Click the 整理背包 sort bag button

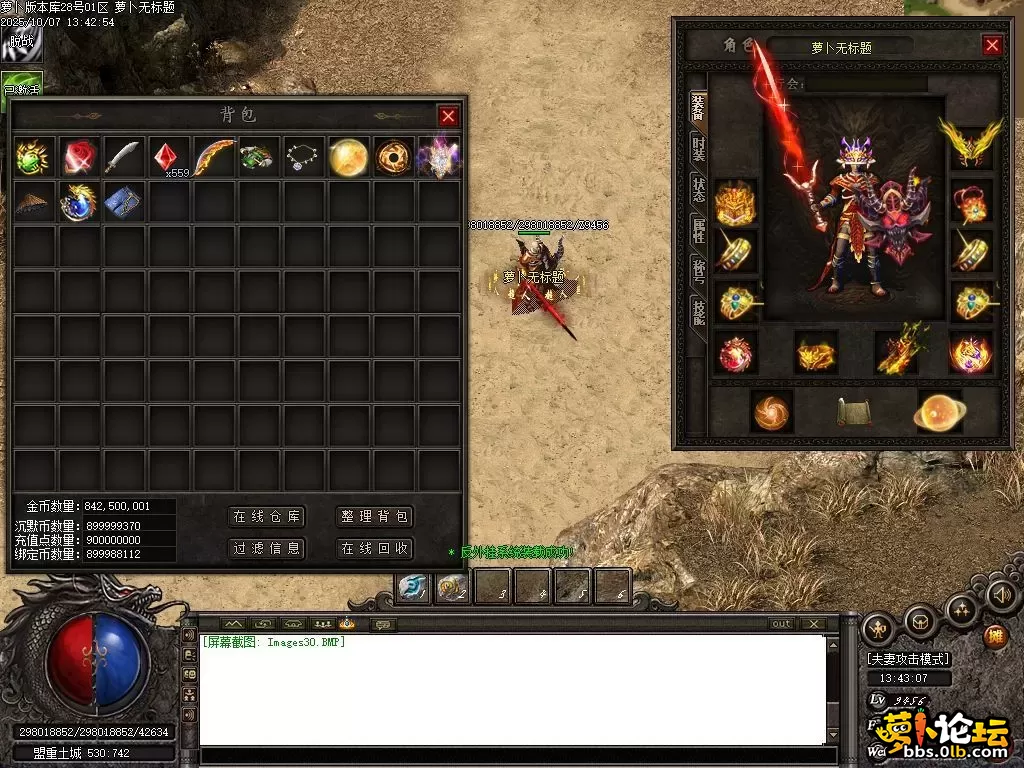(x=375, y=517)
